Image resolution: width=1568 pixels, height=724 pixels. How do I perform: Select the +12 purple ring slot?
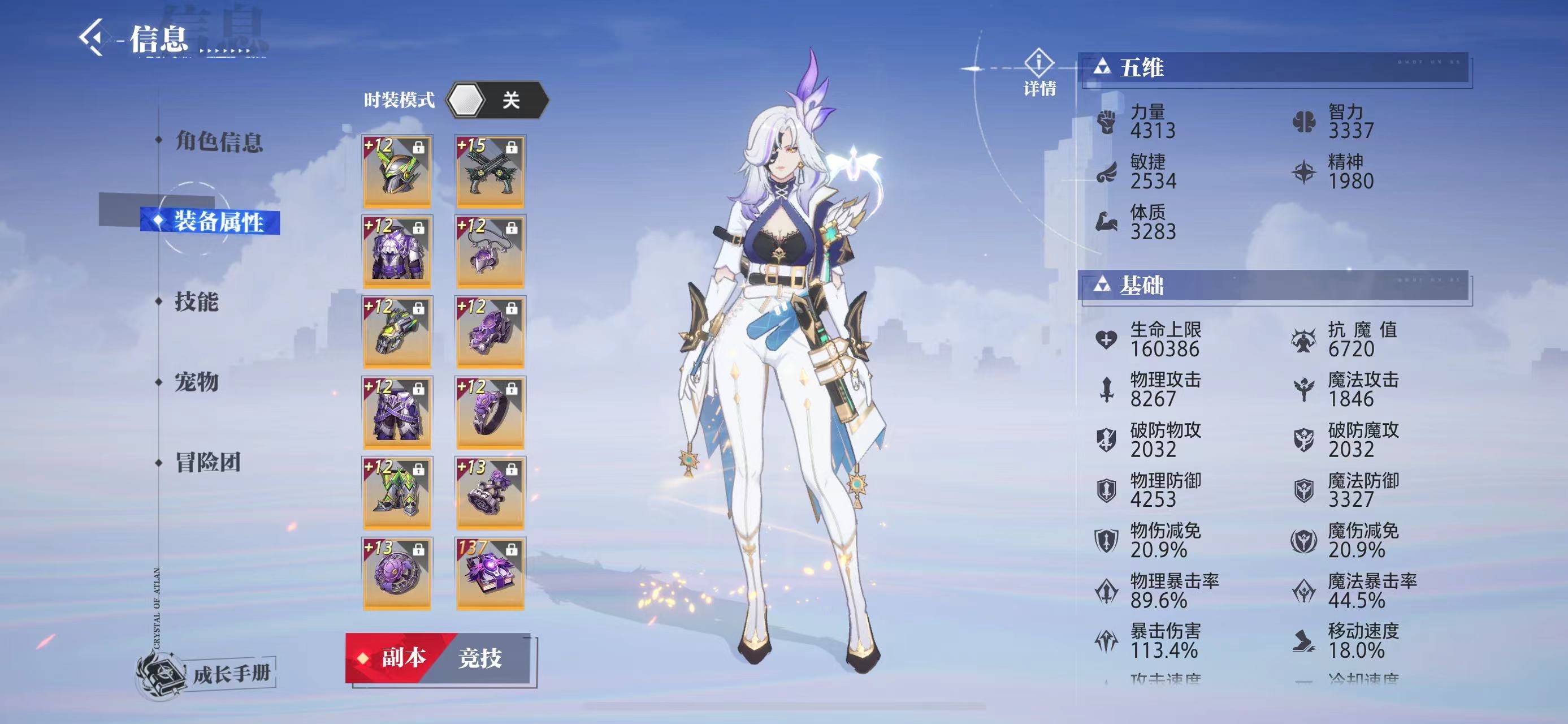[x=490, y=412]
